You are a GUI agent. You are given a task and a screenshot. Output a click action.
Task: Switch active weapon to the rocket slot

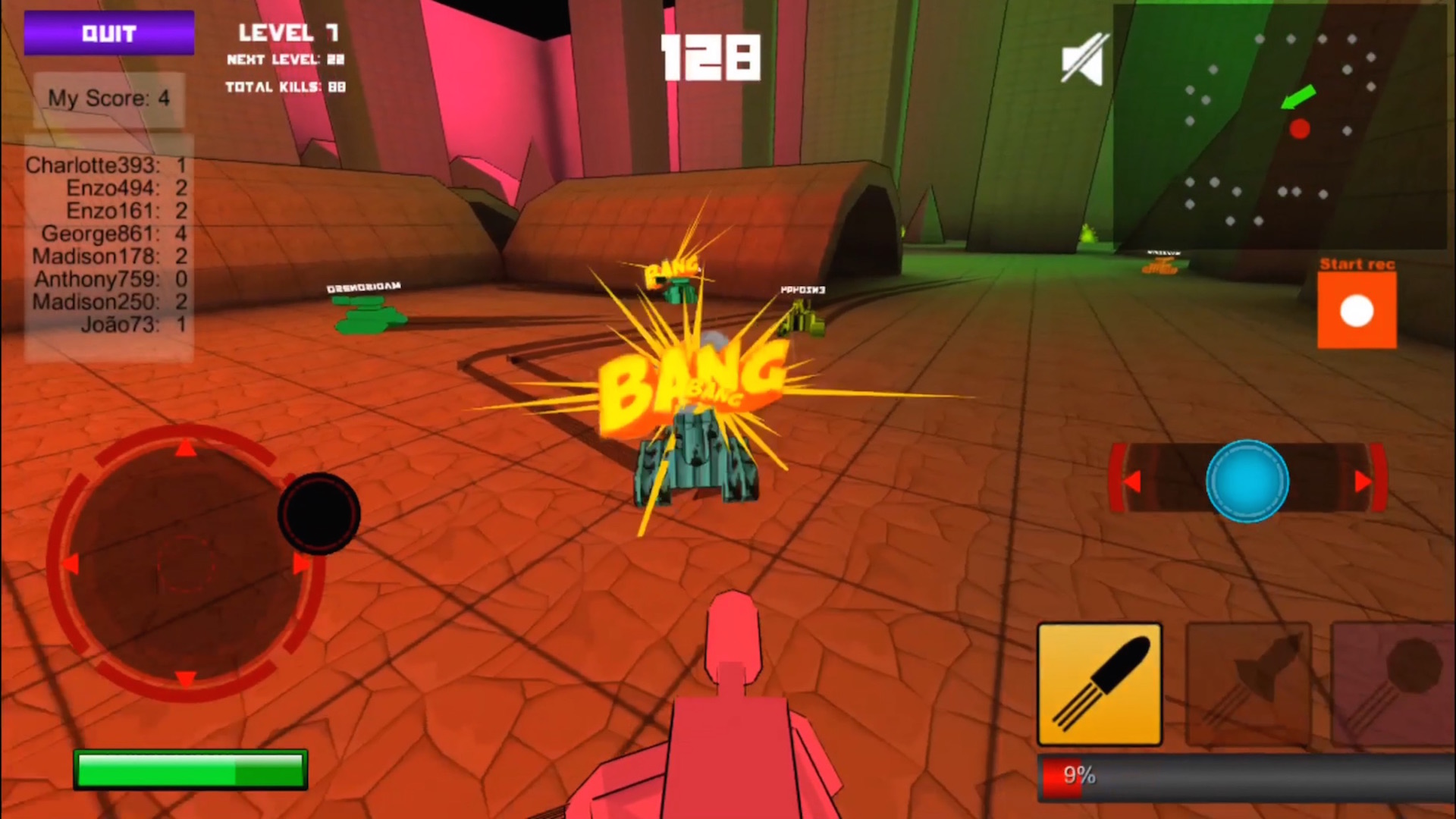click(x=1247, y=685)
